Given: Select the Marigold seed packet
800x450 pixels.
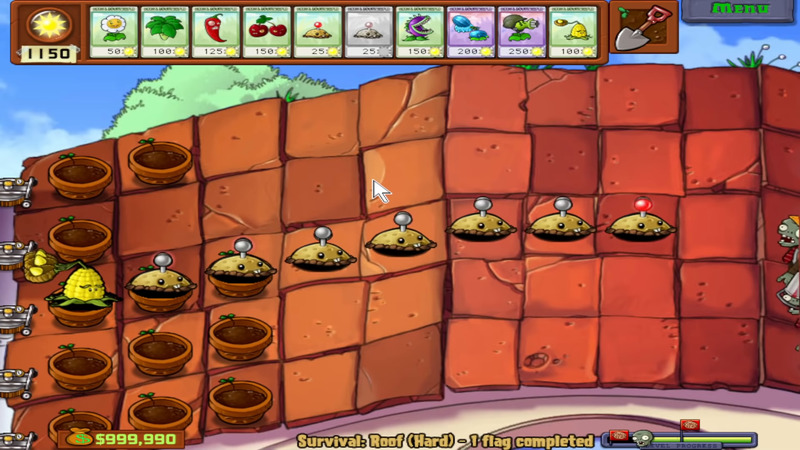Looking at the screenshot, I should [x=114, y=32].
